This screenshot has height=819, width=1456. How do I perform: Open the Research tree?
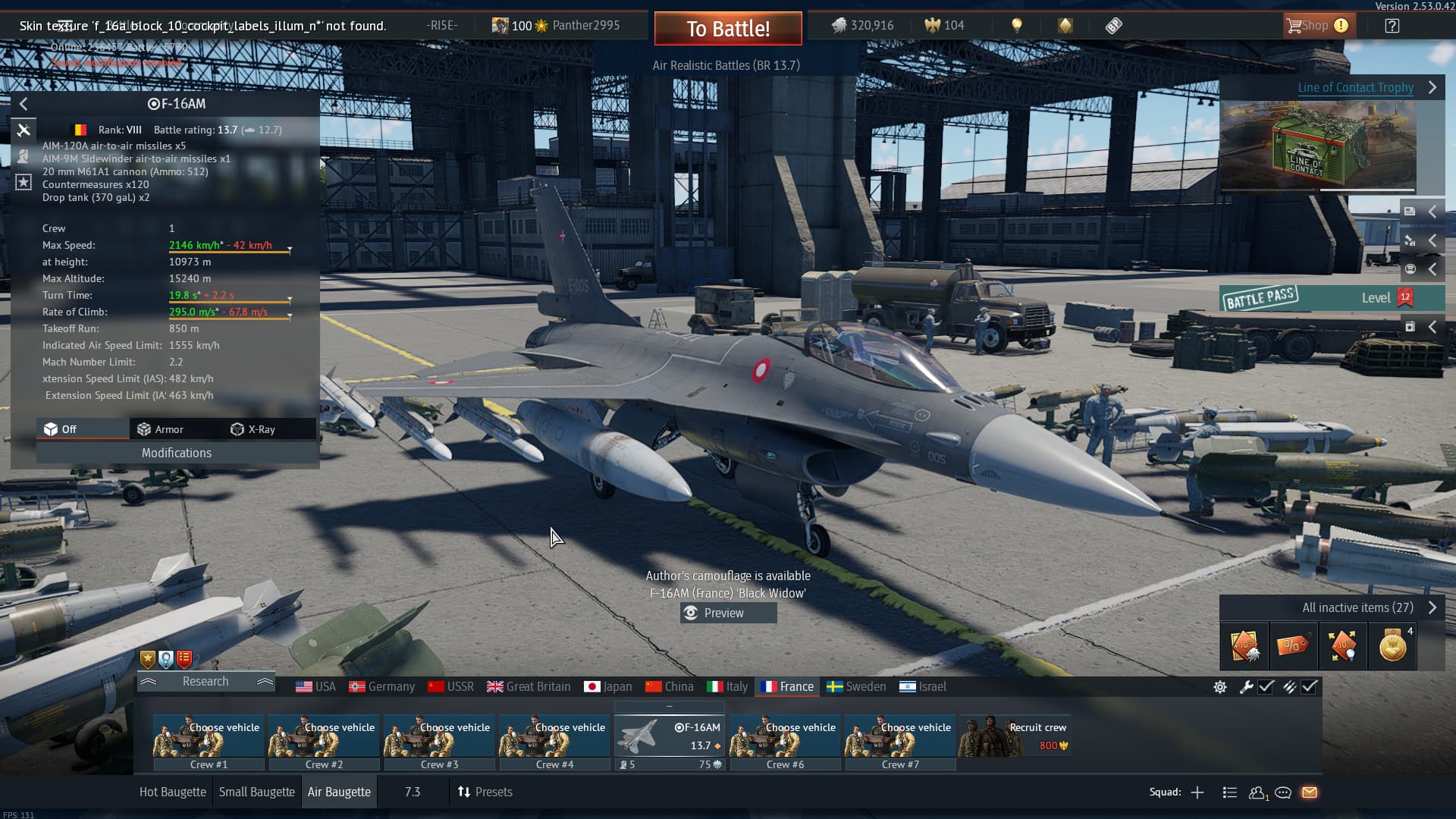tap(205, 681)
